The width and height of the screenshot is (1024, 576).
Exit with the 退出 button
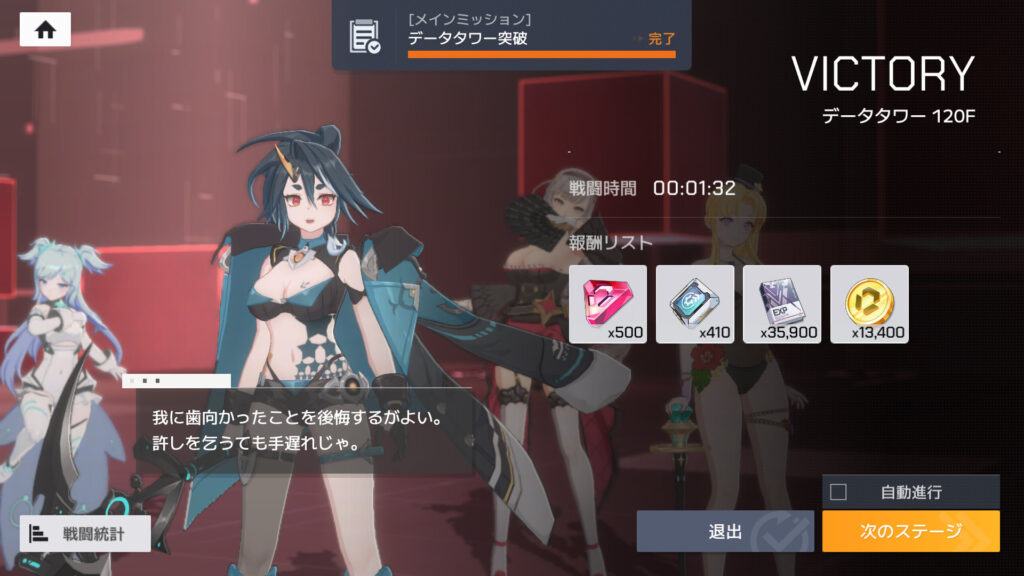(725, 532)
